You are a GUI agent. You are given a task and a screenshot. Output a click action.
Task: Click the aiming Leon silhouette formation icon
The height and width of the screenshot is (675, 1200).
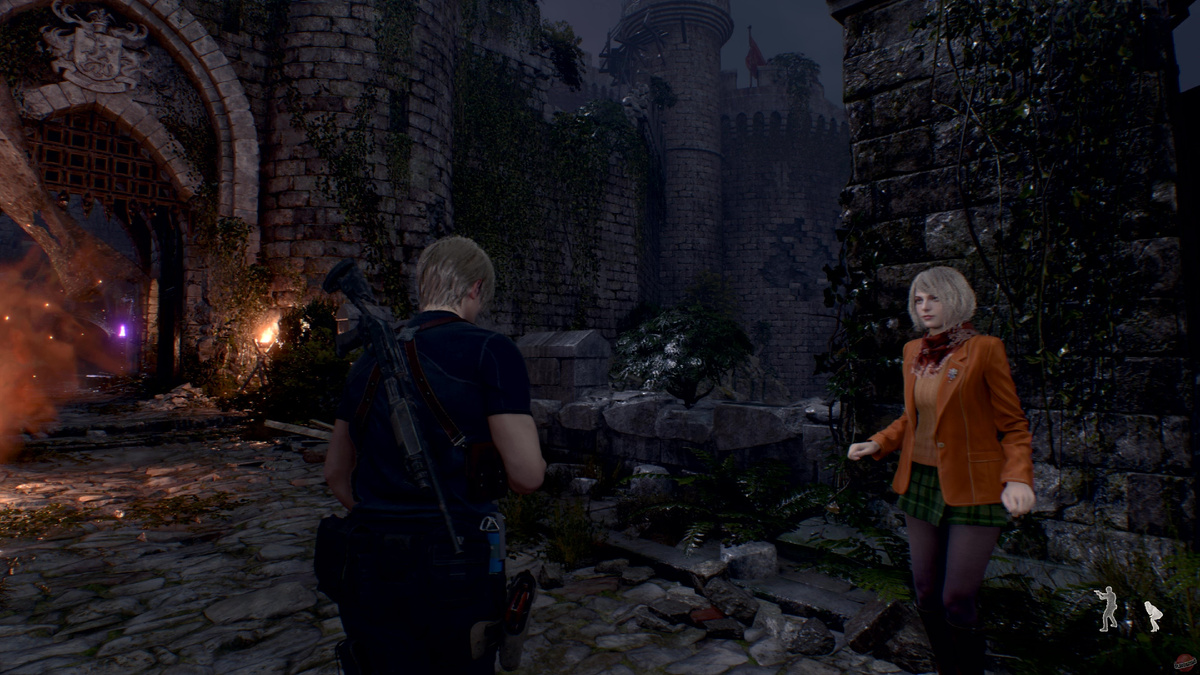point(1107,608)
